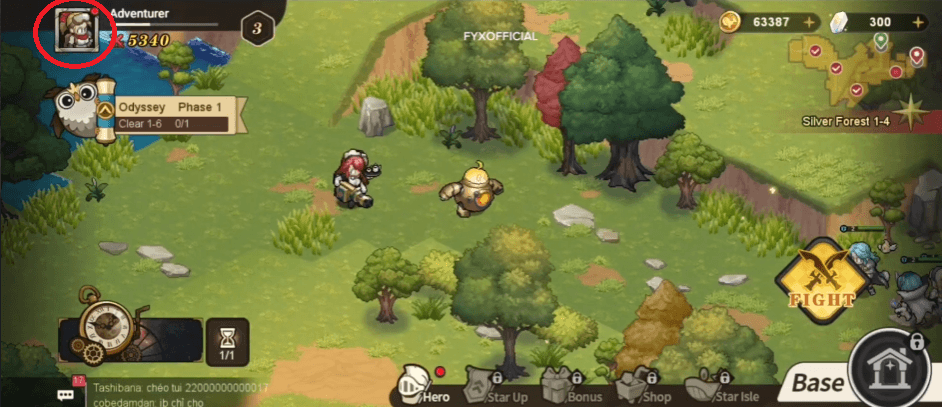942x407 pixels.
Task: Open the Silver Forest 1-4 minimap
Action: 854,70
